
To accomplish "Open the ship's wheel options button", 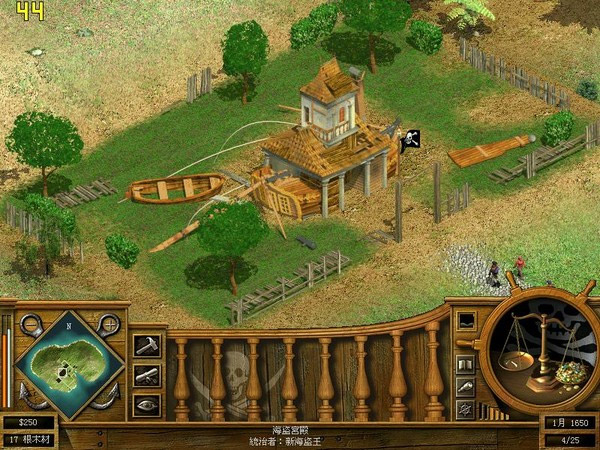I will 465,408.
